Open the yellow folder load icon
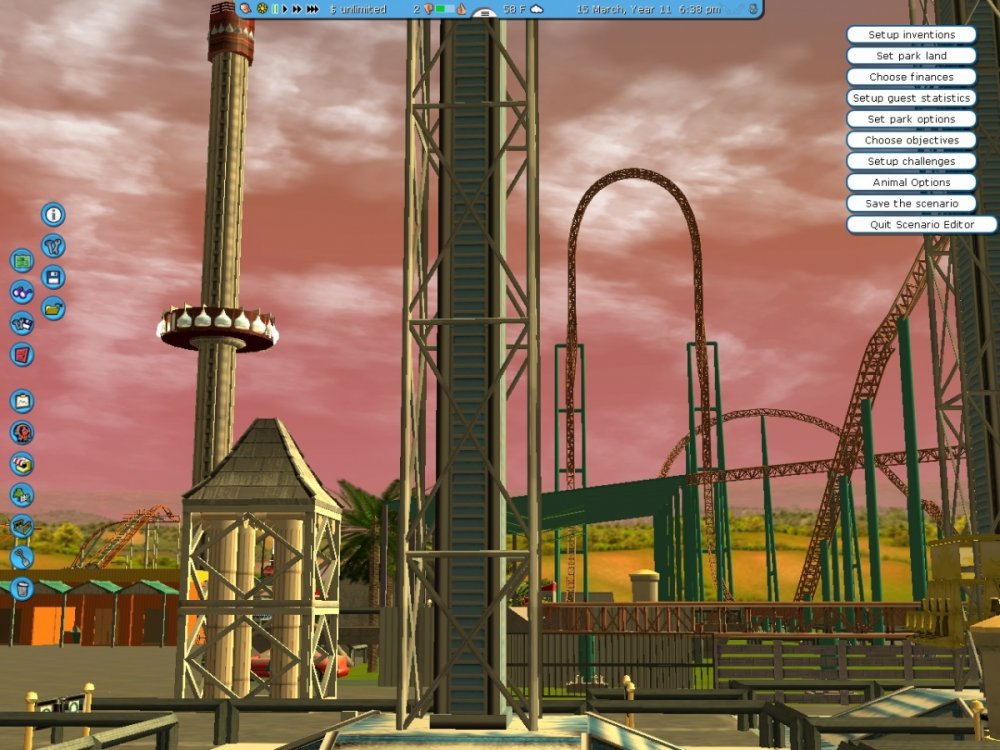This screenshot has width=1000, height=750. click(53, 309)
